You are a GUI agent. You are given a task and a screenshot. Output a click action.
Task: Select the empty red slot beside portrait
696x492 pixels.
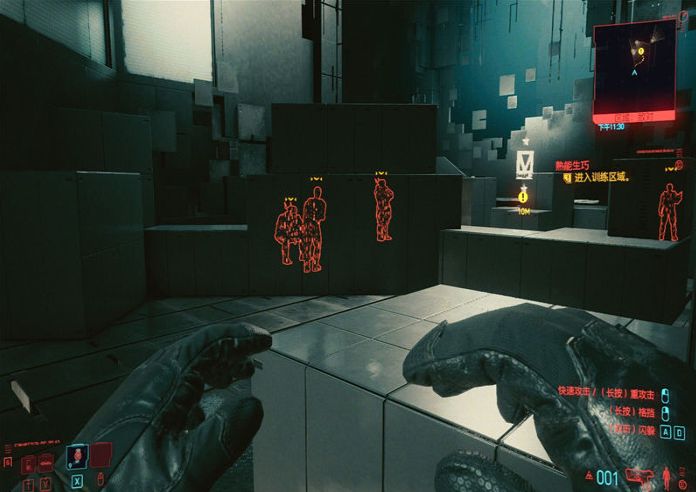[x=101, y=456]
